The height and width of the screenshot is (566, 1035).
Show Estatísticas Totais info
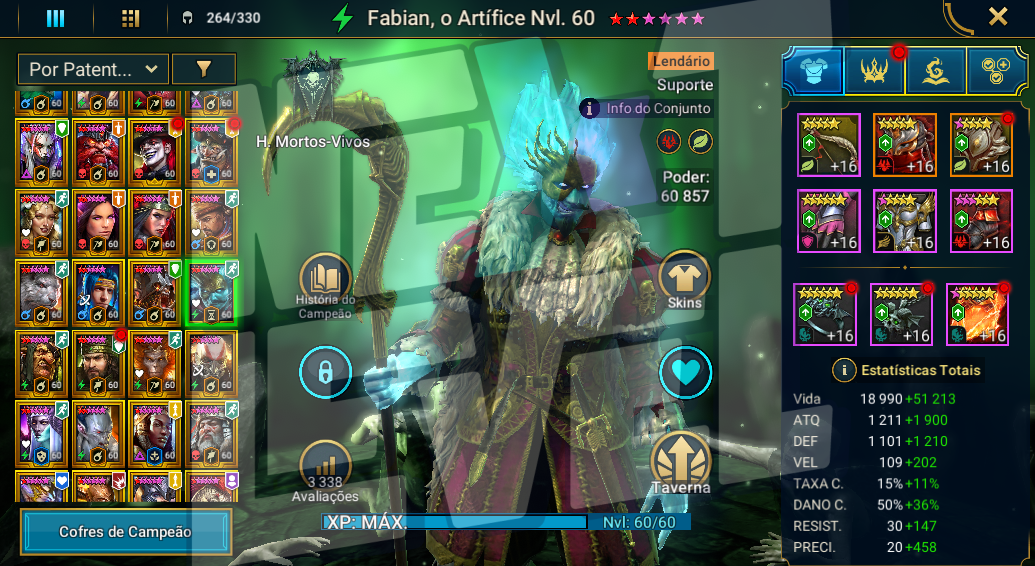[x=845, y=370]
